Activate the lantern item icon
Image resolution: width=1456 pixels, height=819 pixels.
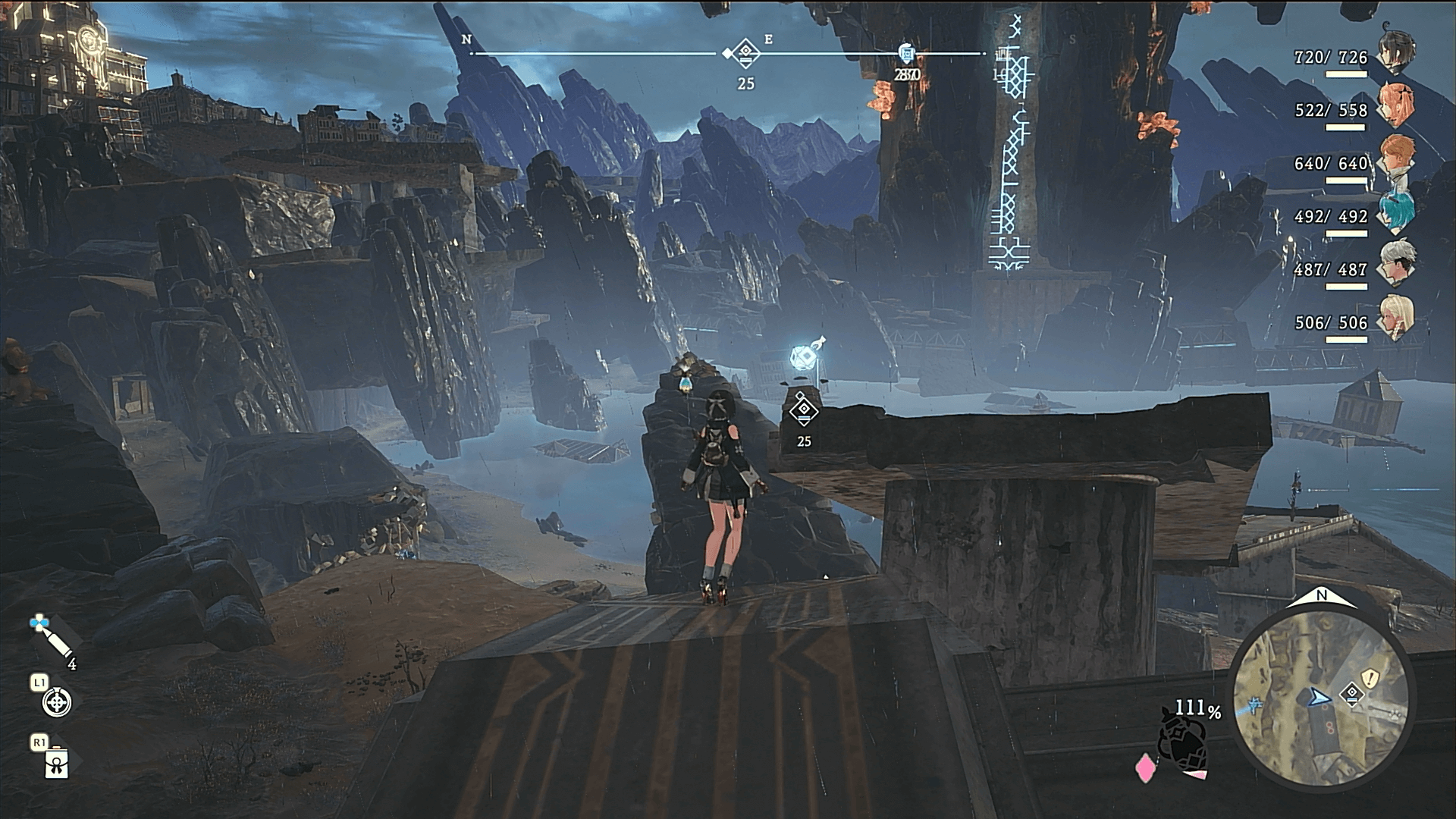(57, 764)
